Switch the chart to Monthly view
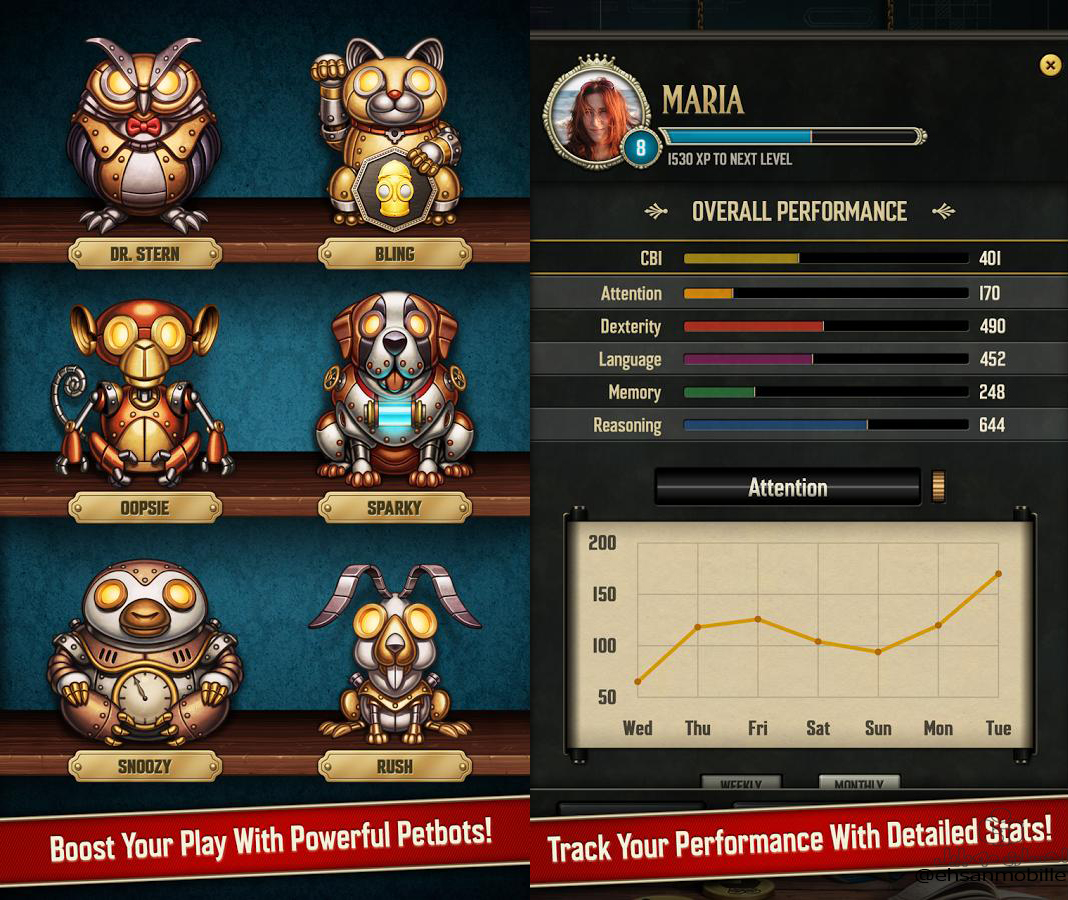Image resolution: width=1068 pixels, height=900 pixels. click(x=858, y=784)
